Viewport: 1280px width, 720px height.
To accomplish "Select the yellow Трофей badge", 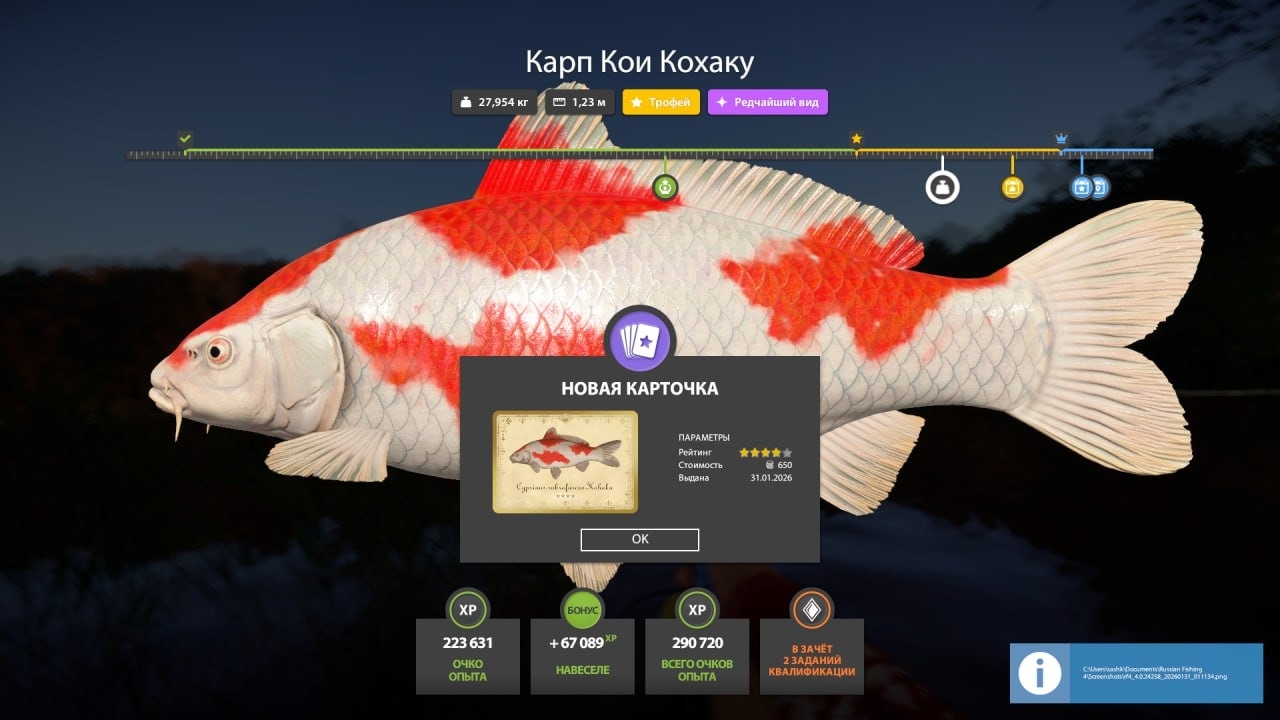I will tap(661, 102).
